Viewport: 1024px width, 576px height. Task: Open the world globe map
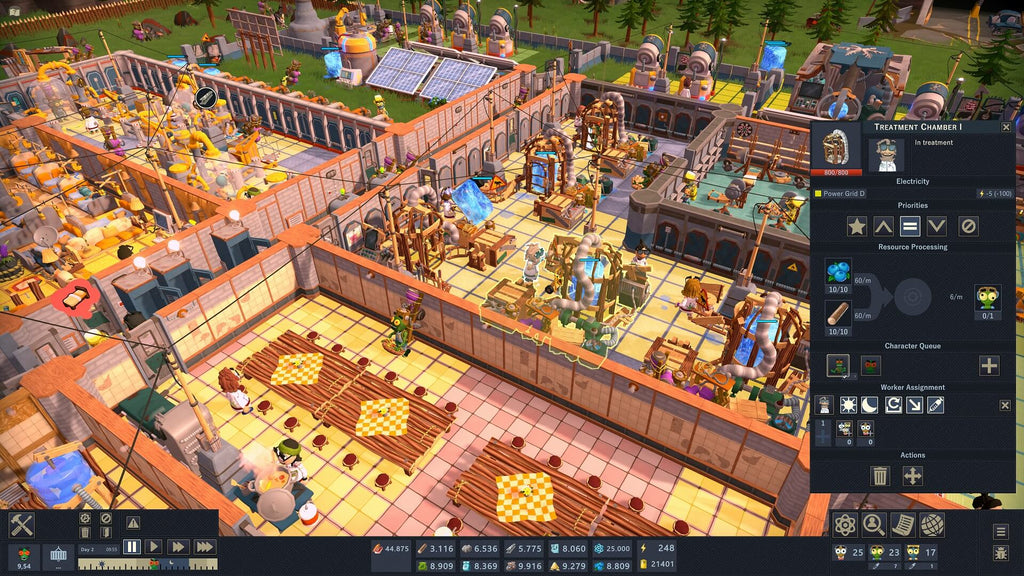932,524
